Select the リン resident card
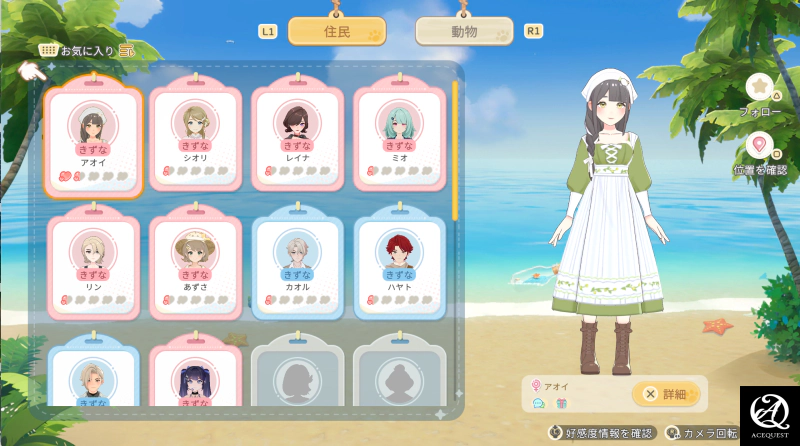 [x=95, y=263]
